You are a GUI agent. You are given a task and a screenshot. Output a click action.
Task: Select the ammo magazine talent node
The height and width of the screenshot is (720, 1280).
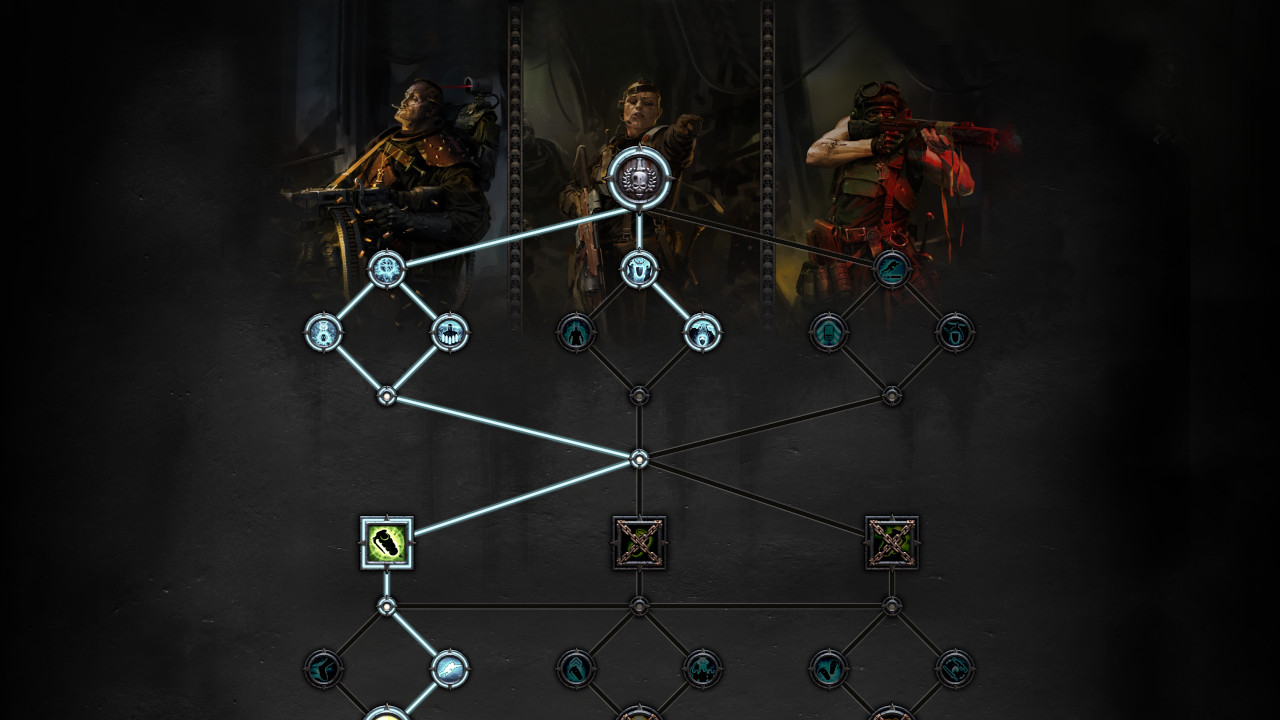(x=827, y=332)
